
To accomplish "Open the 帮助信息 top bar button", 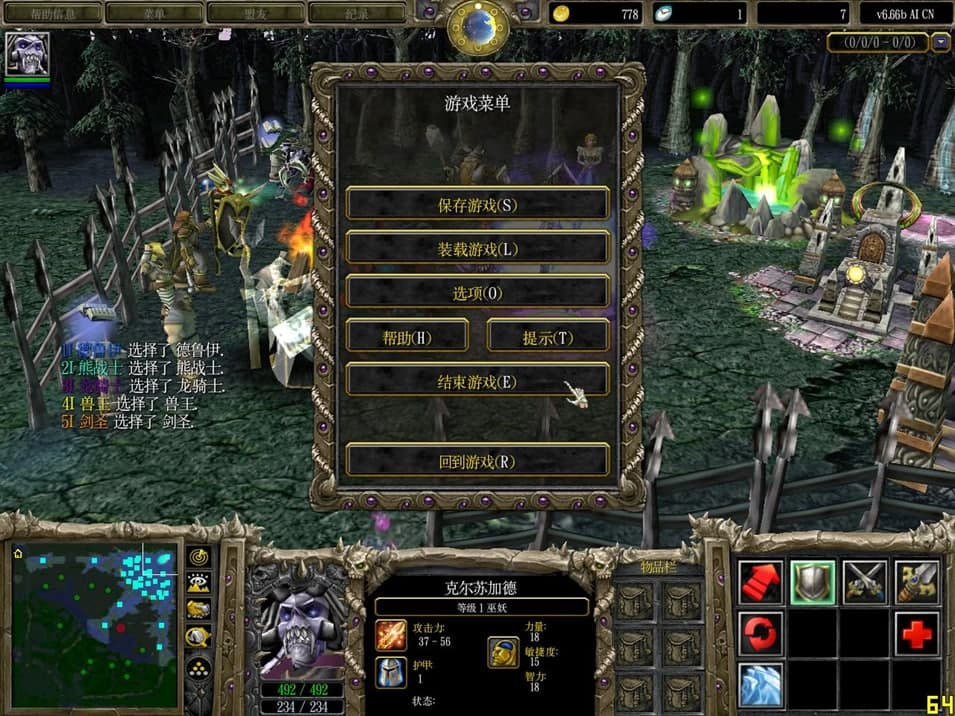I will pyautogui.click(x=53, y=13).
